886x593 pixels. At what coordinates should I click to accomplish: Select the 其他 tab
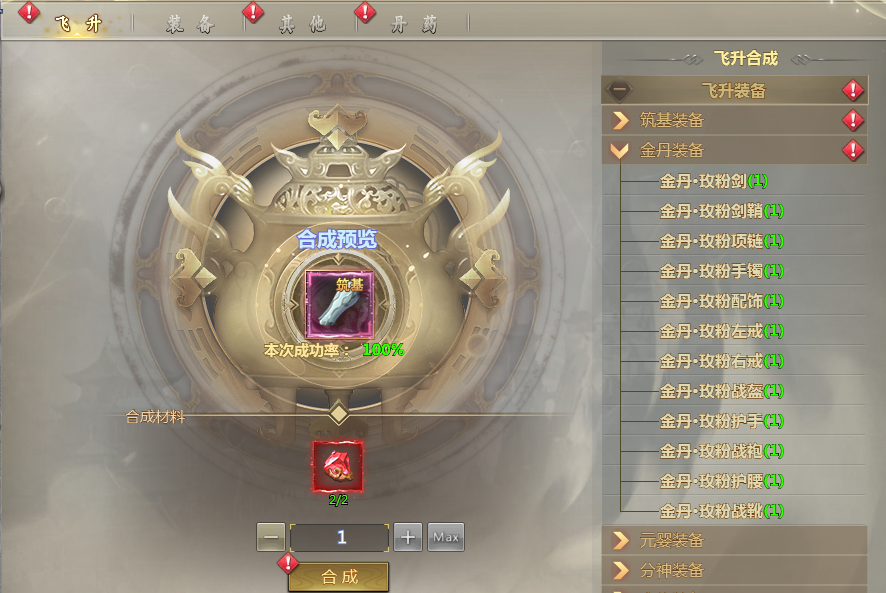(302, 25)
